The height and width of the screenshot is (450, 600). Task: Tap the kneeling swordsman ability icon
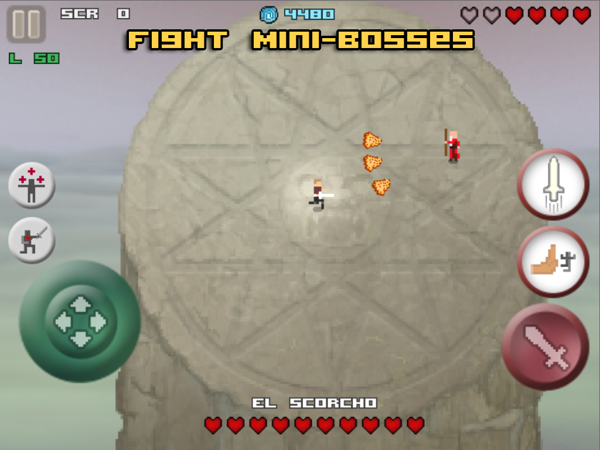(x=32, y=240)
